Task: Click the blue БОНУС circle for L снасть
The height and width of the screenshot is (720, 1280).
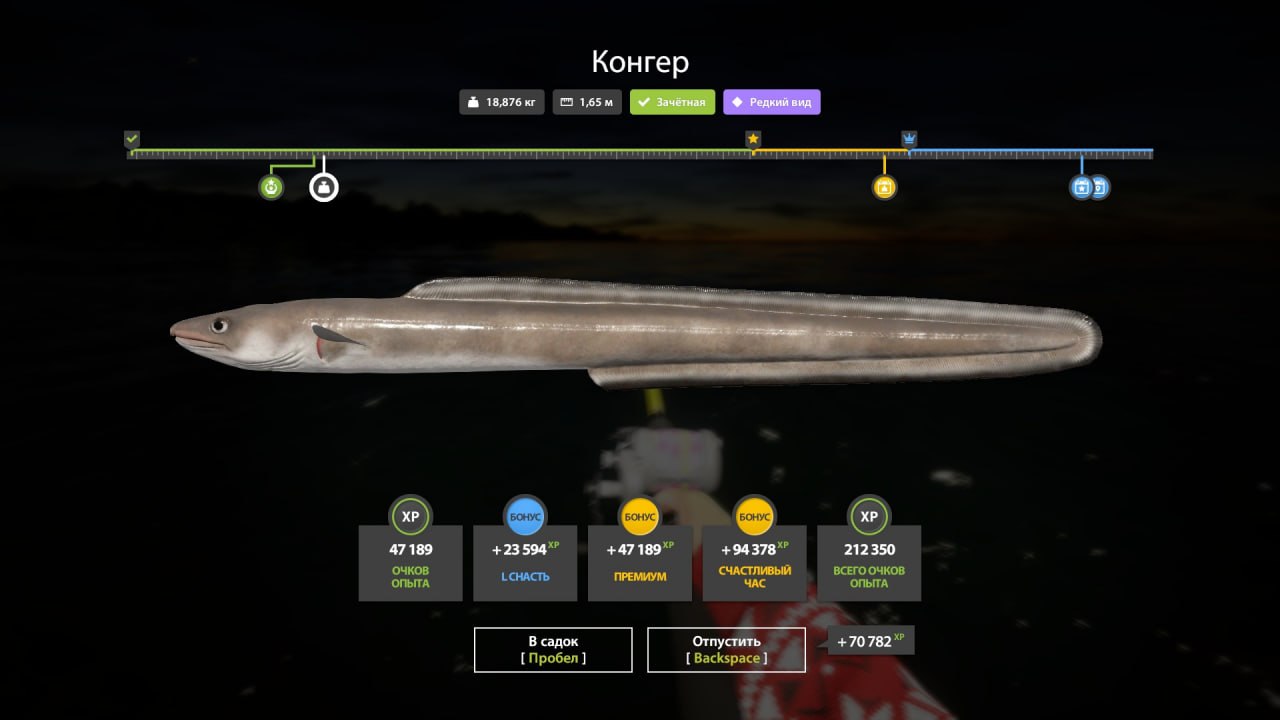Action: tap(525, 516)
